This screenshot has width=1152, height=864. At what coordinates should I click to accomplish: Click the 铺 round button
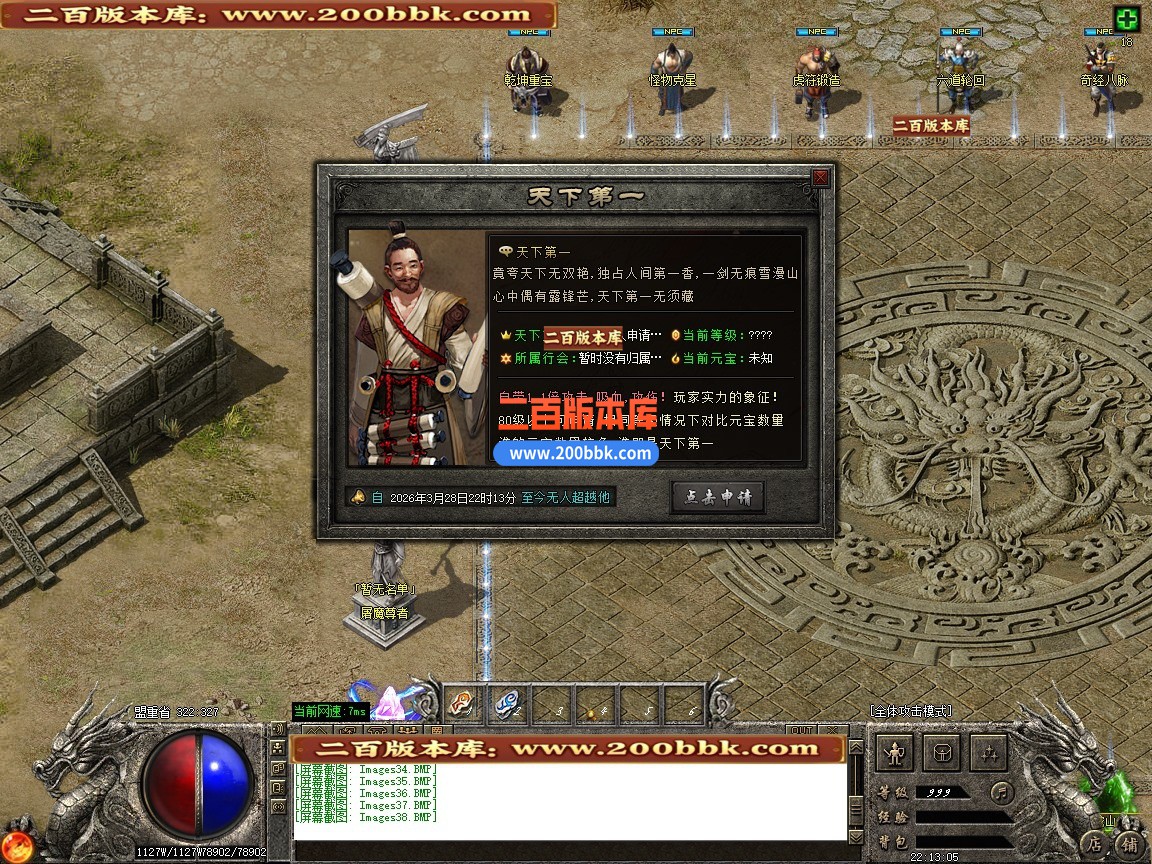click(1129, 843)
